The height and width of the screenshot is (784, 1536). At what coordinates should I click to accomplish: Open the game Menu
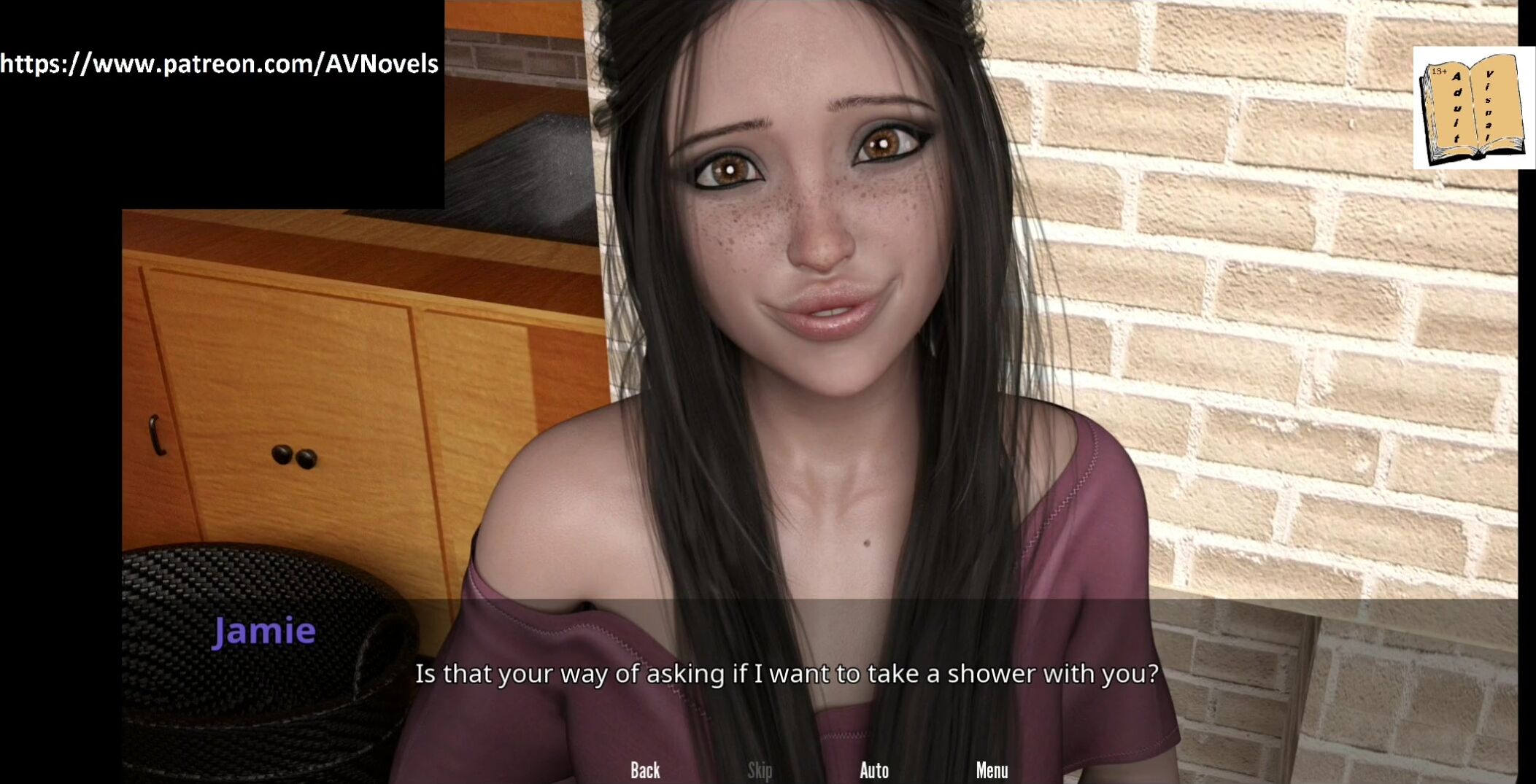coord(992,770)
